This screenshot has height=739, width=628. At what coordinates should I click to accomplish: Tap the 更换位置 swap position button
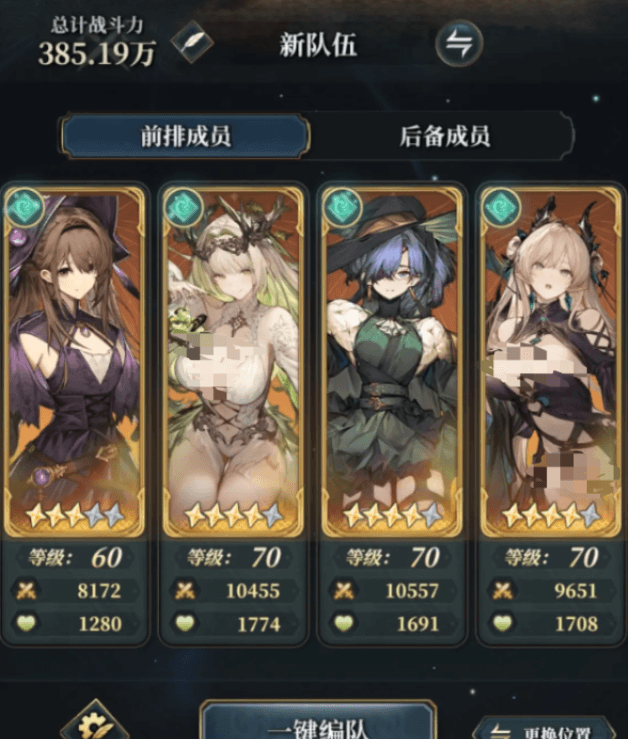click(548, 727)
